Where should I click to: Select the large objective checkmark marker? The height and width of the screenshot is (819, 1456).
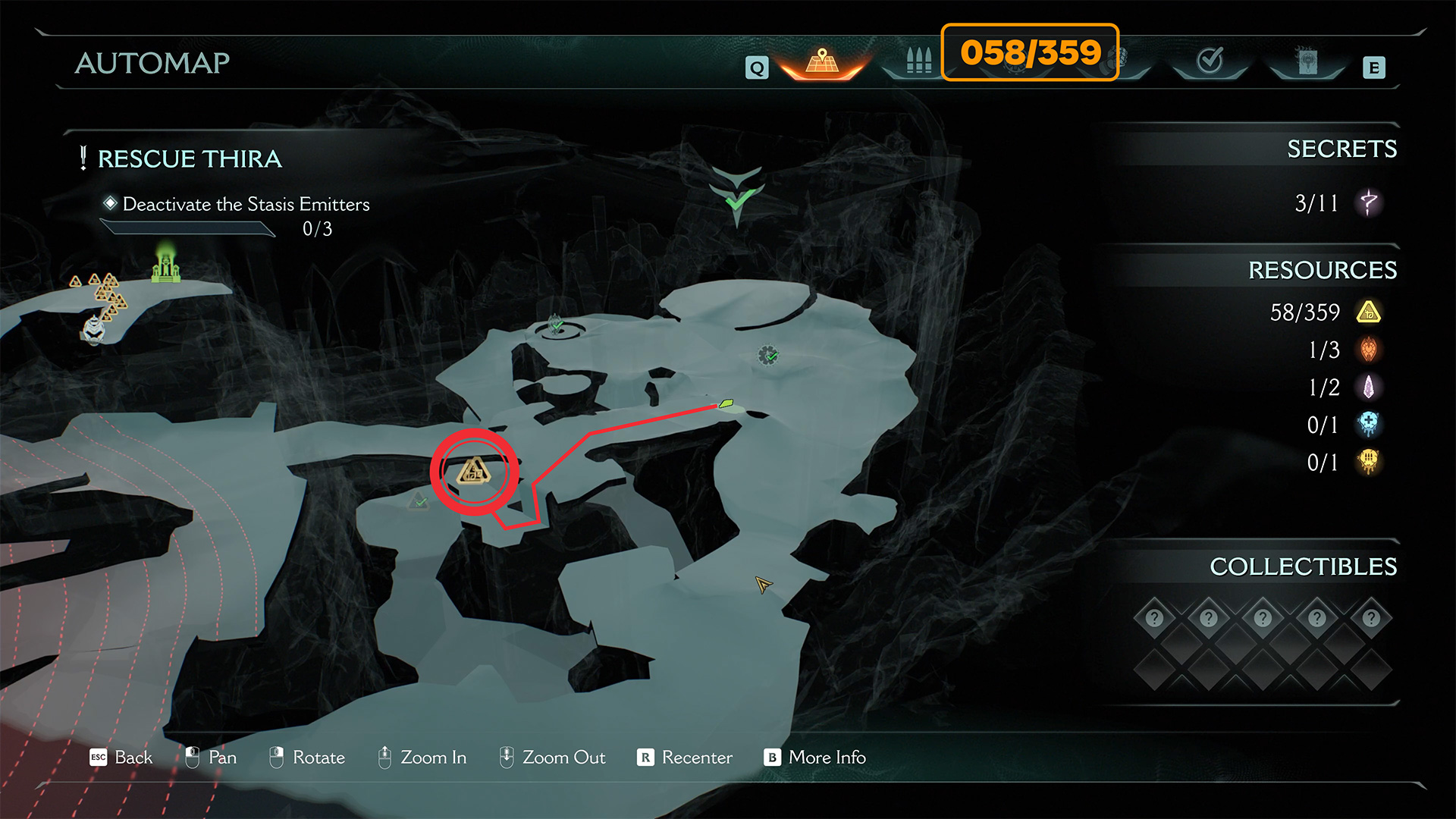pyautogui.click(x=736, y=193)
